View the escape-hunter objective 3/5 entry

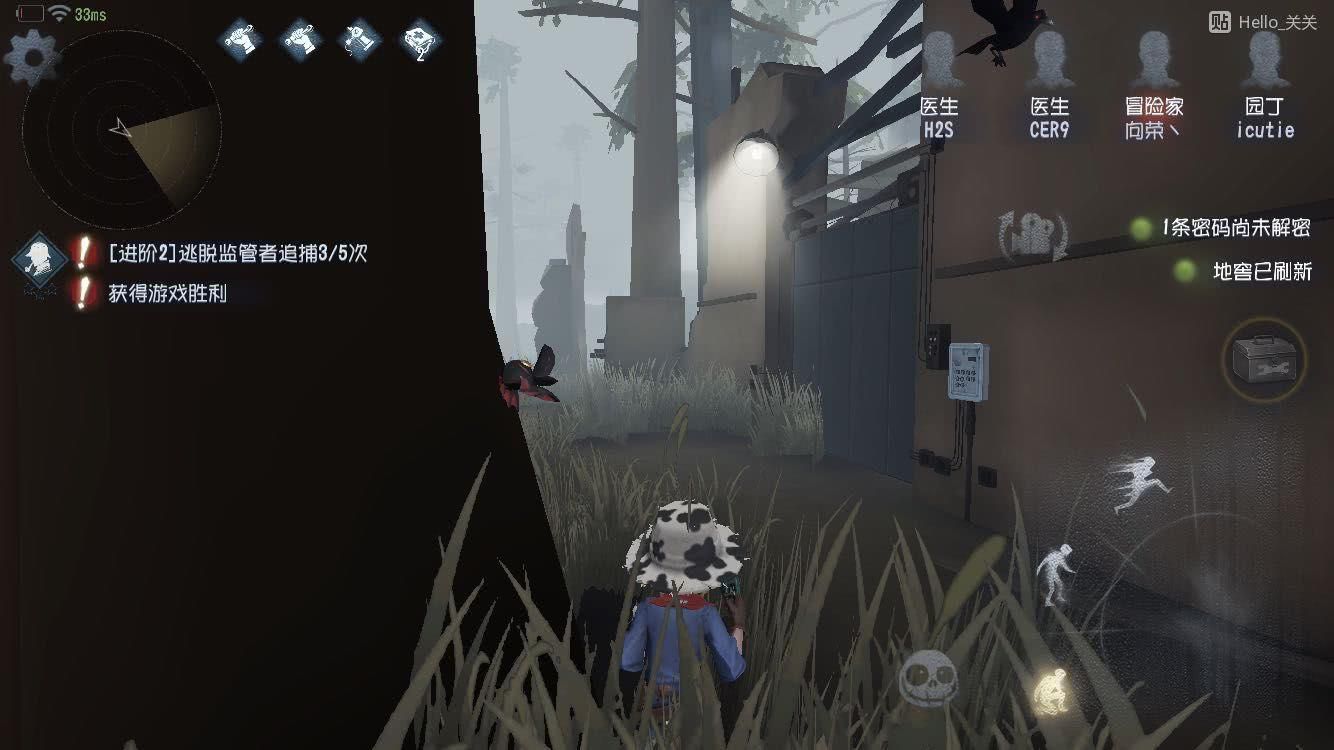click(237, 254)
